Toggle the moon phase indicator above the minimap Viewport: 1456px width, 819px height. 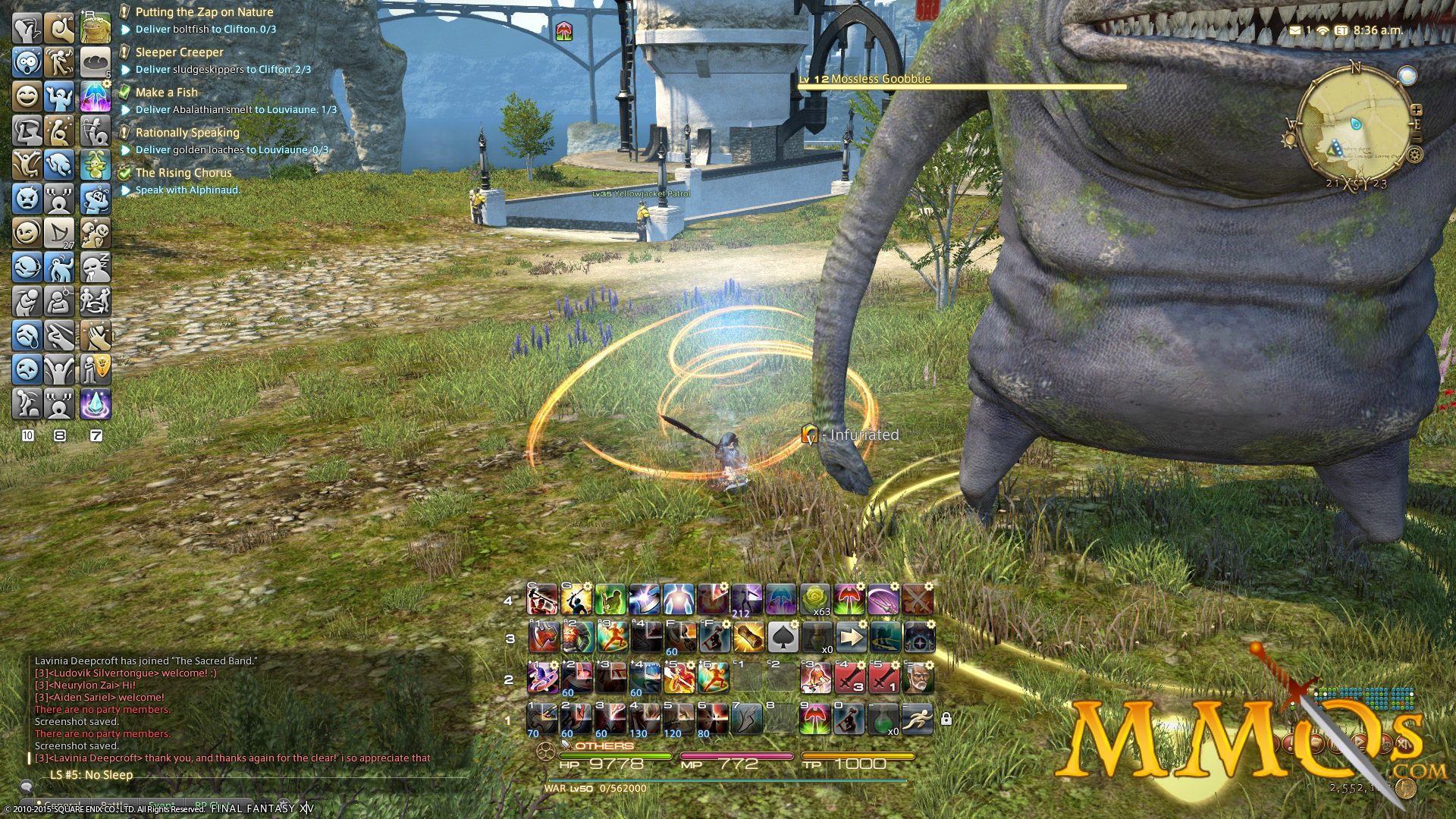tap(1408, 75)
